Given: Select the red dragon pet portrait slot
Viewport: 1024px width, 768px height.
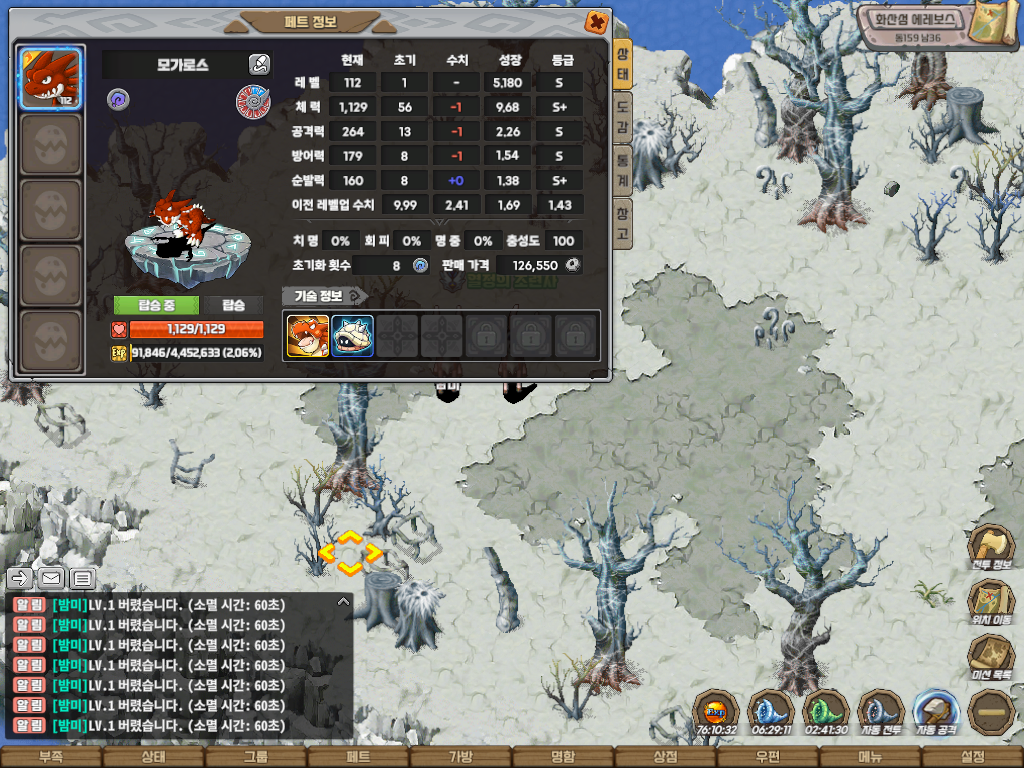Looking at the screenshot, I should pos(51,78).
